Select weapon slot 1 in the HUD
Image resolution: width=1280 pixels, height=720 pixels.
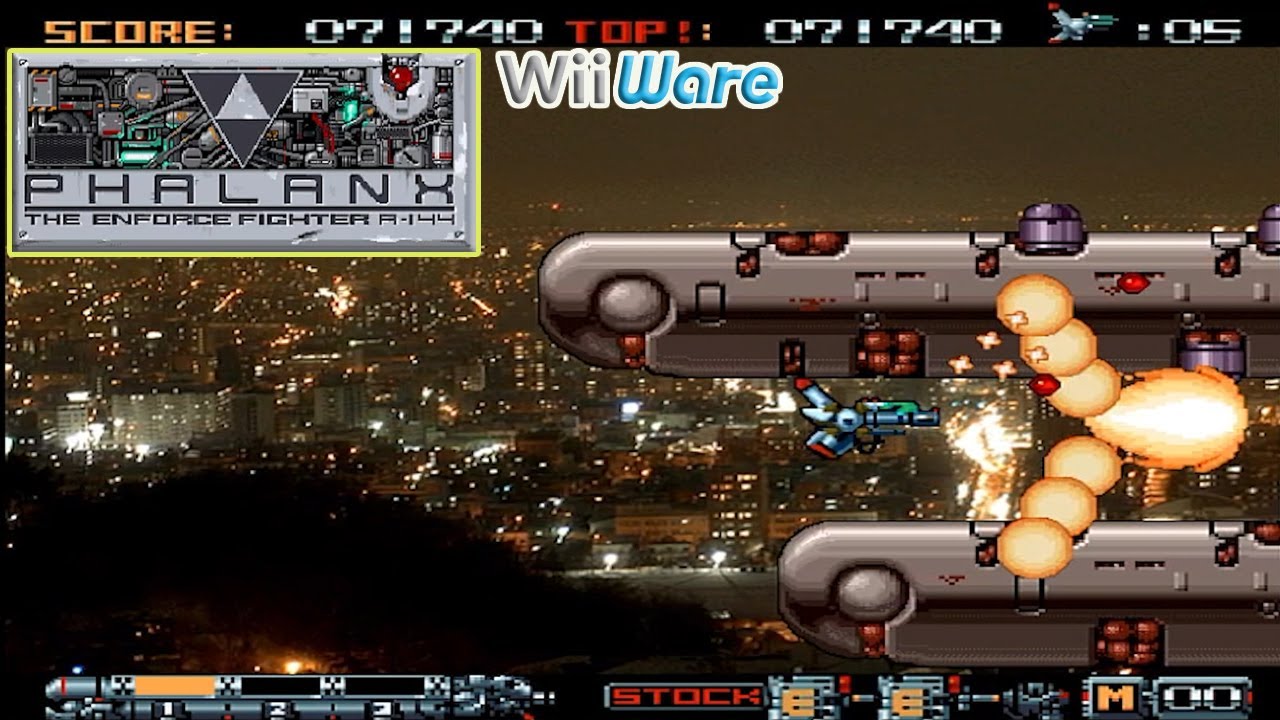[x=167, y=706]
